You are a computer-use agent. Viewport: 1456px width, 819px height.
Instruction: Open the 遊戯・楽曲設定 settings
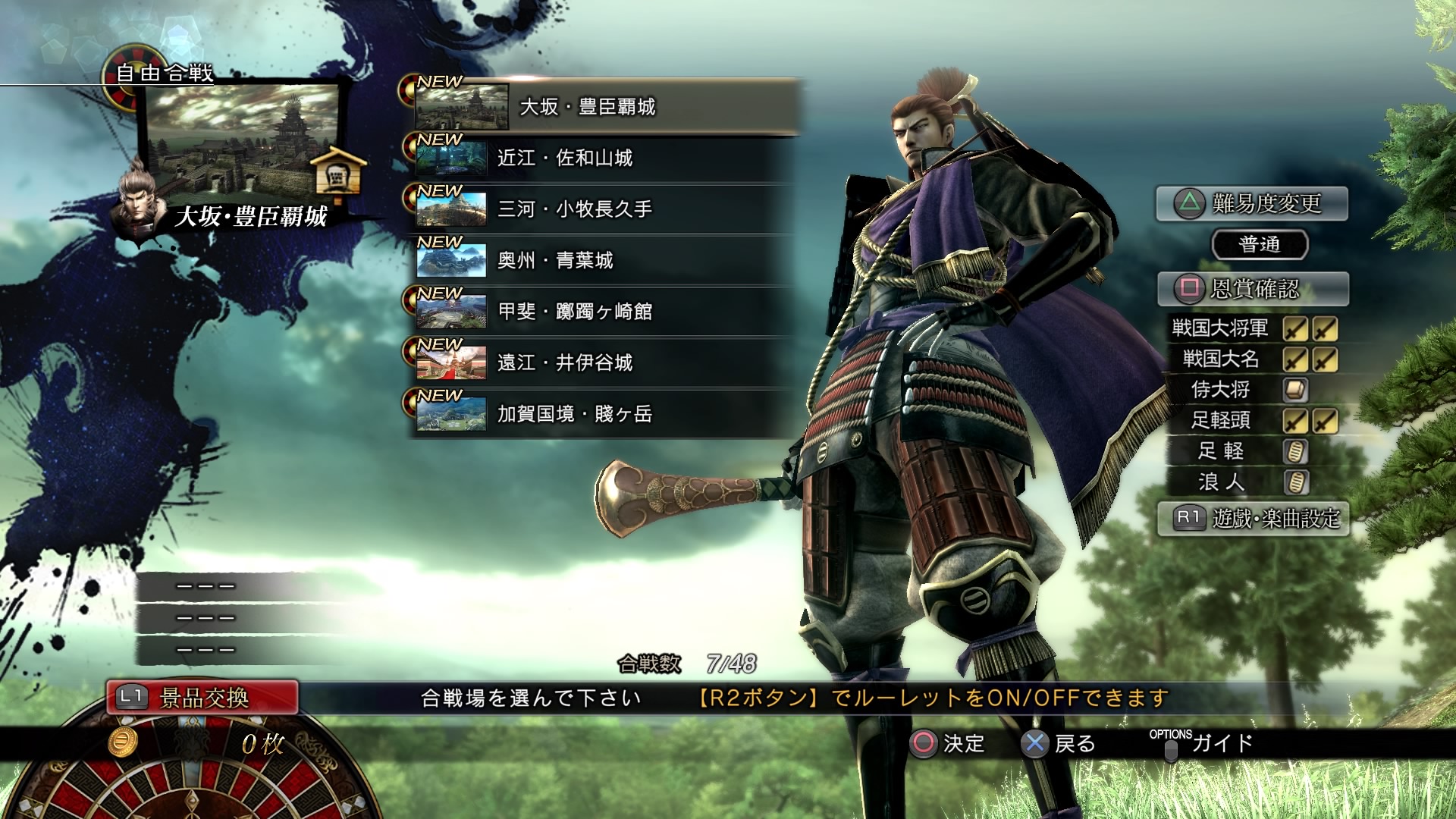(1254, 519)
